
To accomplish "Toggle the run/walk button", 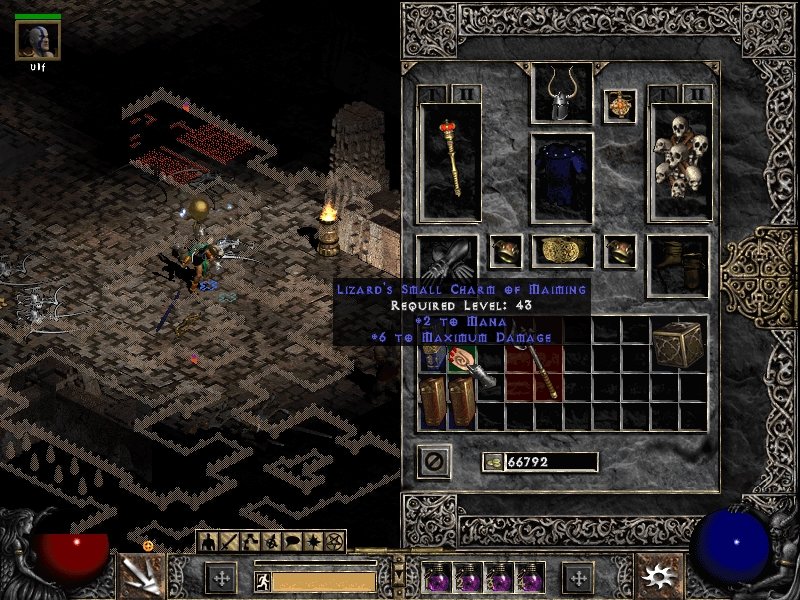I will pyautogui.click(x=260, y=580).
